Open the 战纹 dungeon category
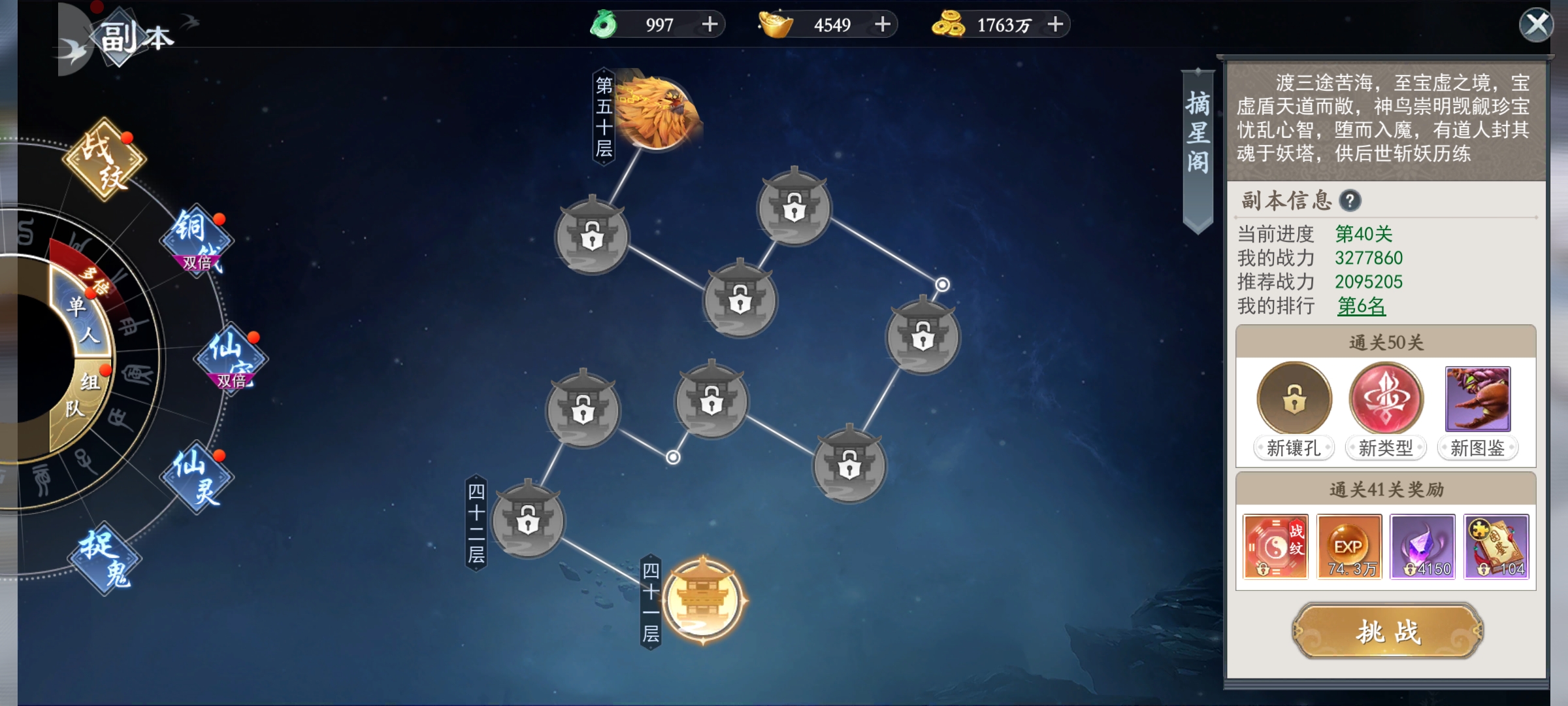 click(x=105, y=159)
